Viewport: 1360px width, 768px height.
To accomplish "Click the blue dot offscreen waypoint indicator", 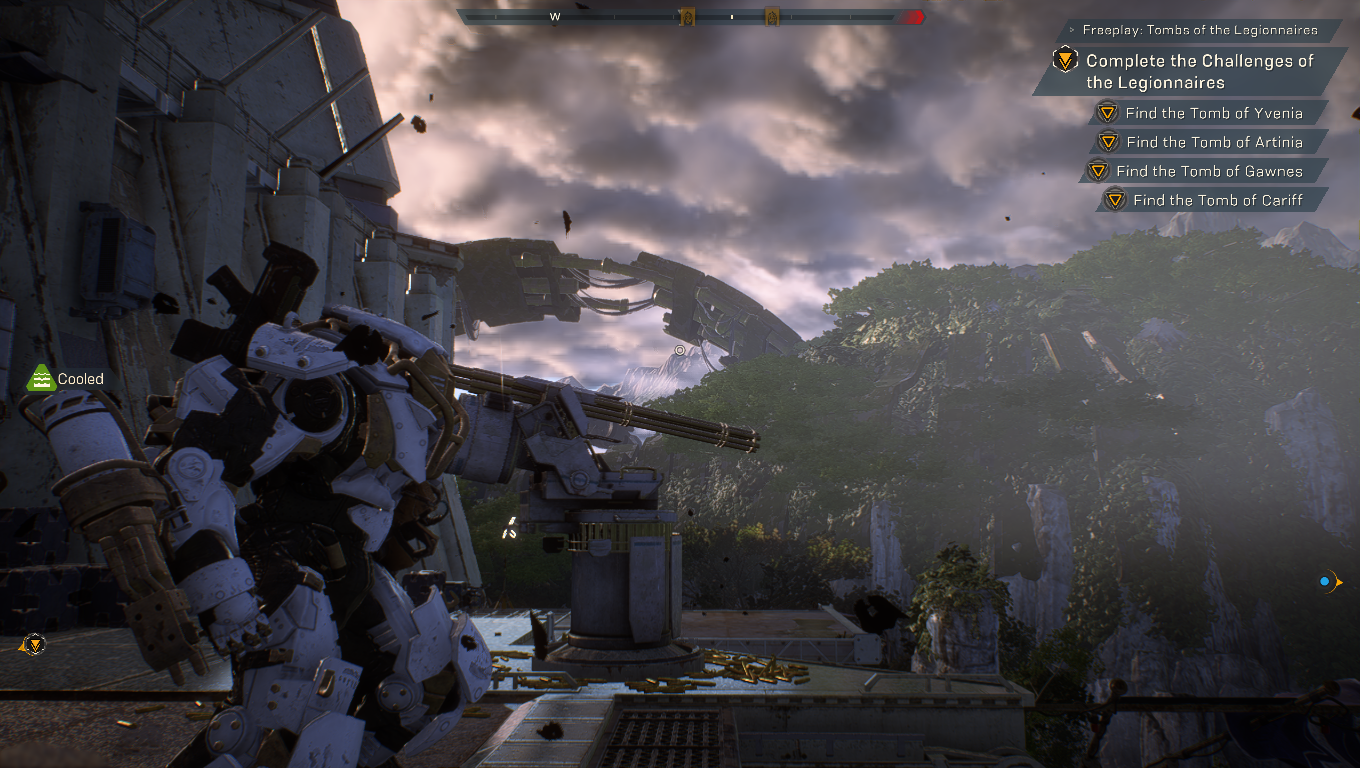I will point(1325,581).
